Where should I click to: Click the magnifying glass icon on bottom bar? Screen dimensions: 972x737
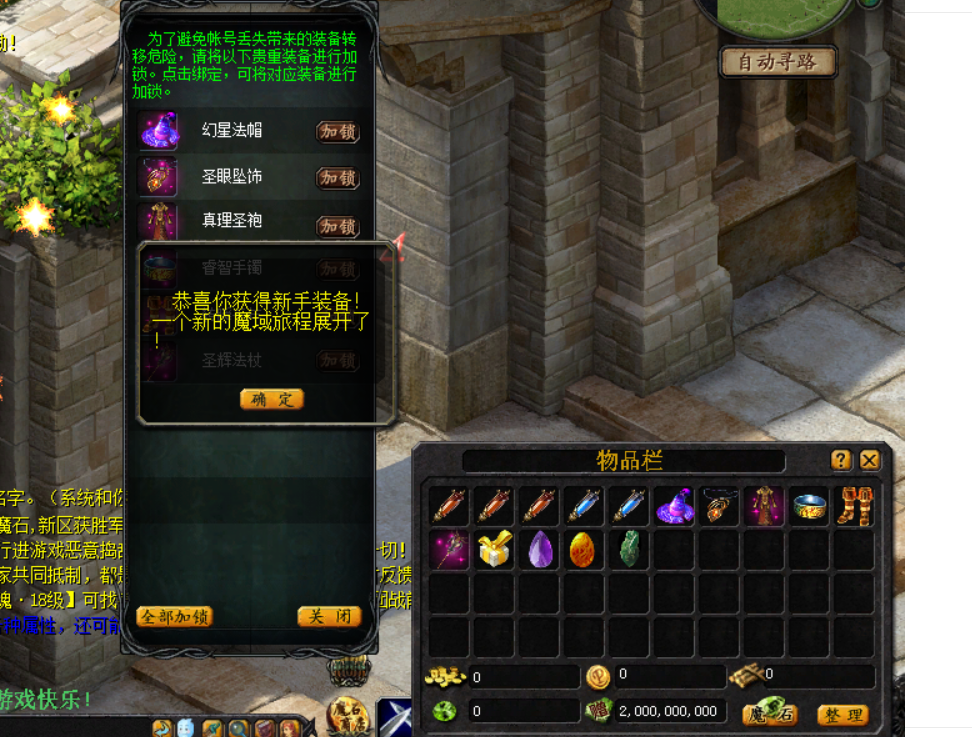click(239, 729)
